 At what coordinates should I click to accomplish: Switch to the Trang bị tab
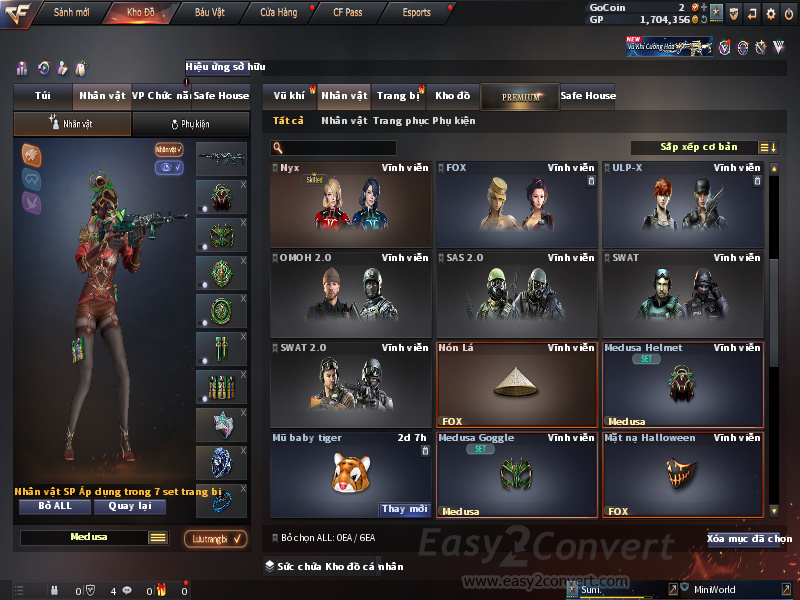[x=398, y=96]
